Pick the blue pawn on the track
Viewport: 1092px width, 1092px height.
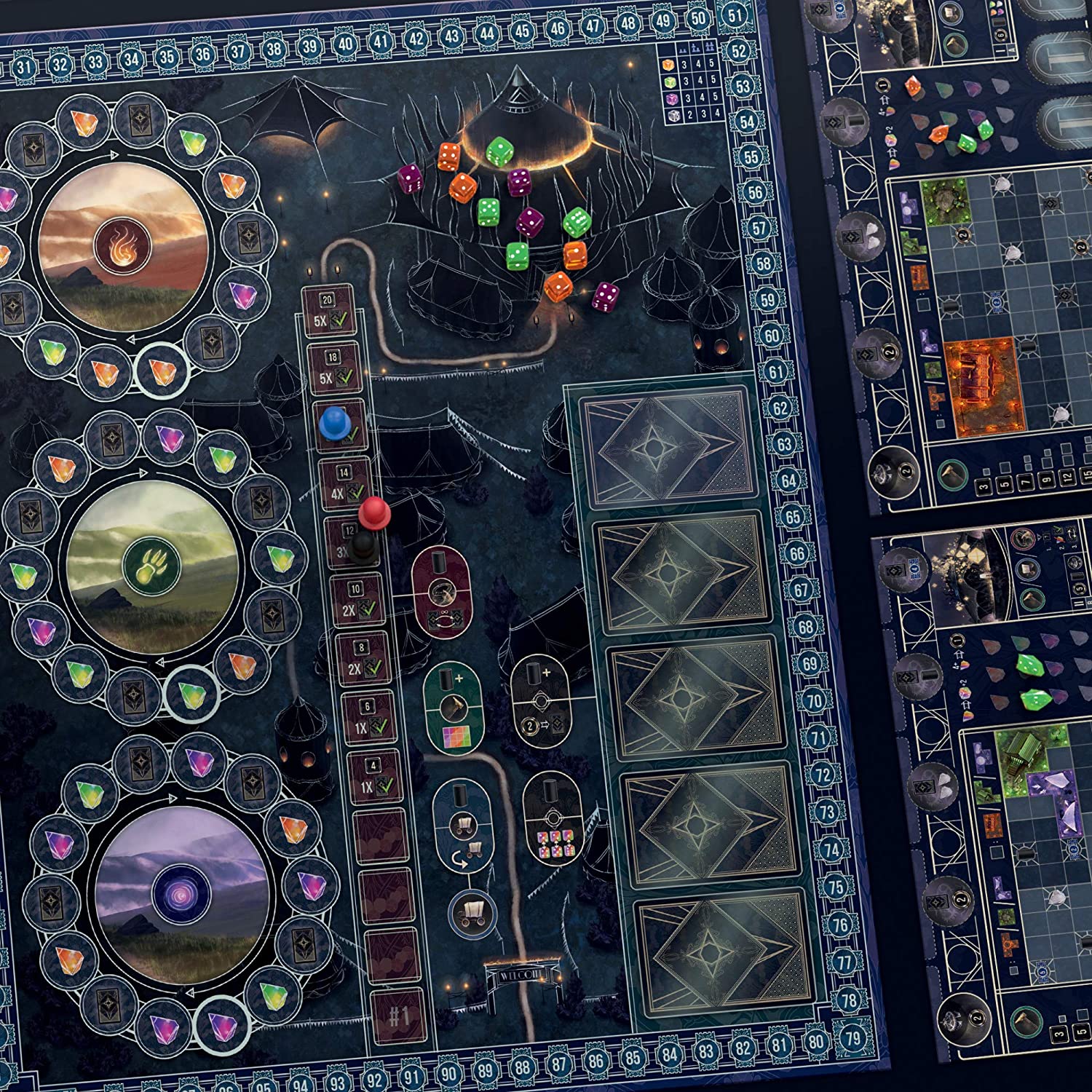point(333,423)
